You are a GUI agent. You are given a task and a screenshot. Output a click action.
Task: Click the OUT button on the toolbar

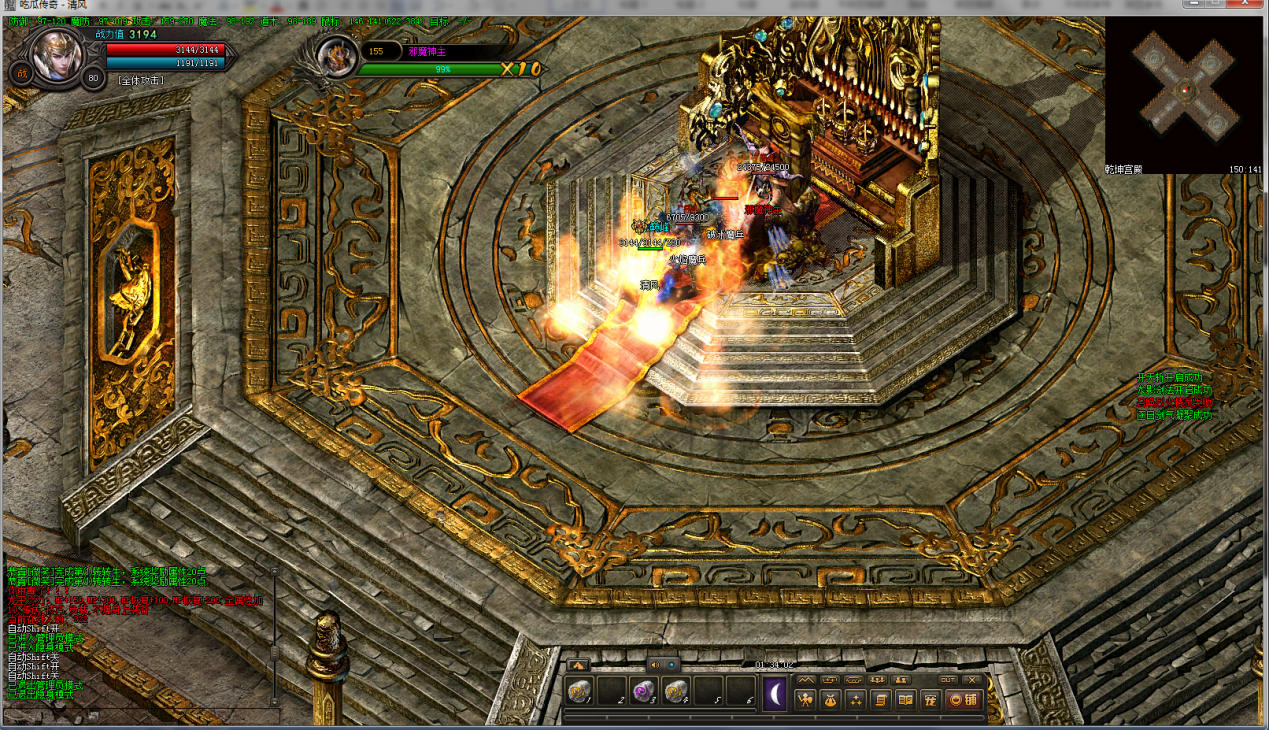(x=948, y=680)
